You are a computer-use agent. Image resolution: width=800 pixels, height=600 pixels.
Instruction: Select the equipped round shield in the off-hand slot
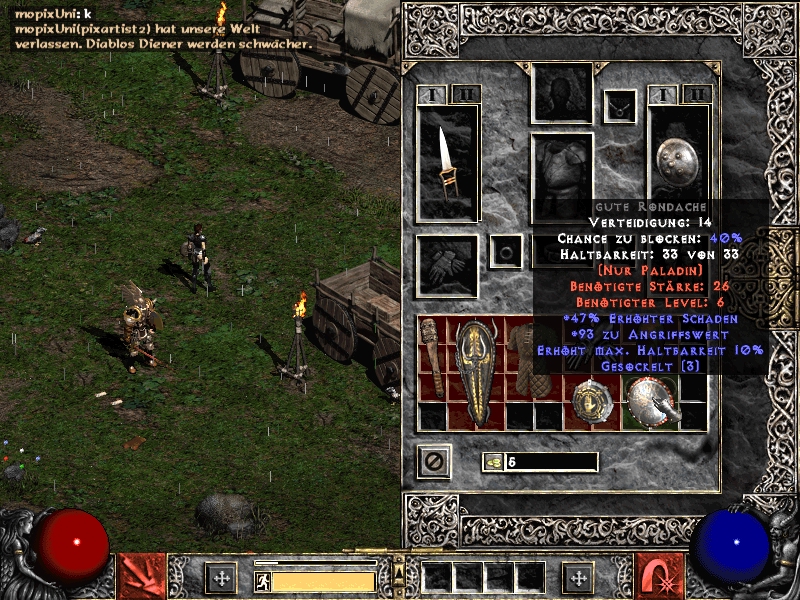(678, 160)
